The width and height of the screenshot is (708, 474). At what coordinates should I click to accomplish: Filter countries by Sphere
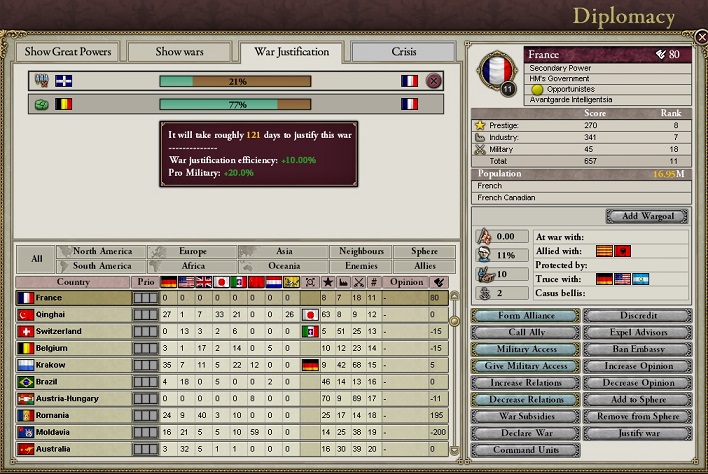416,252
